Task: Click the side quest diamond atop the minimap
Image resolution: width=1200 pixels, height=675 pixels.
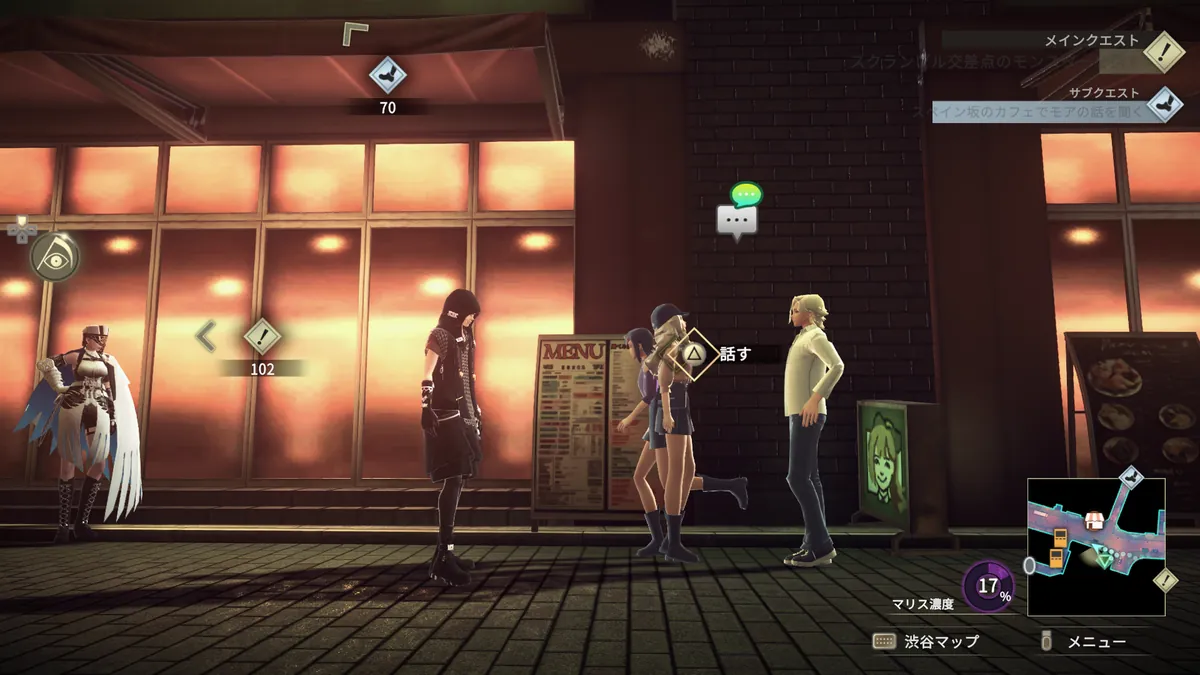Action: (x=1129, y=477)
